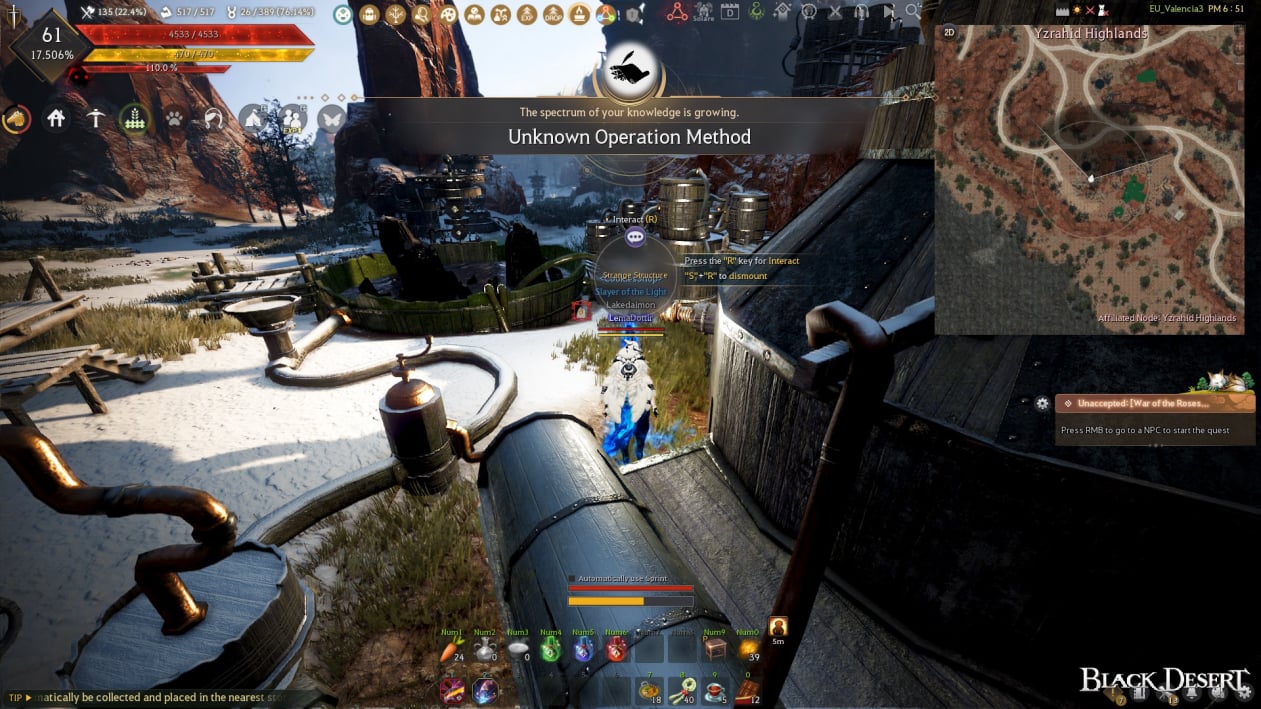Open the worker pickaxe icon
This screenshot has width=1261, height=709.
pos(95,119)
